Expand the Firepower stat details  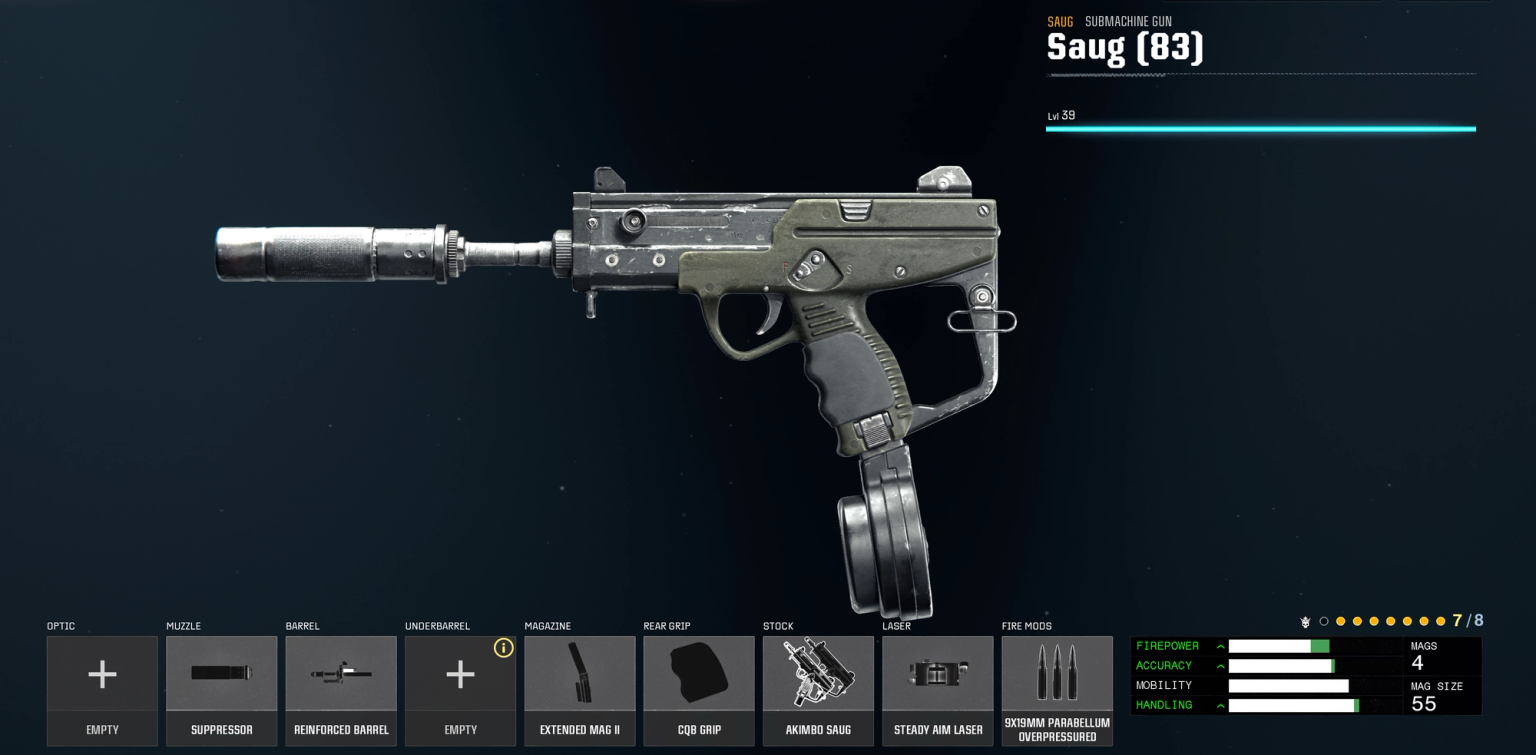[1220, 646]
